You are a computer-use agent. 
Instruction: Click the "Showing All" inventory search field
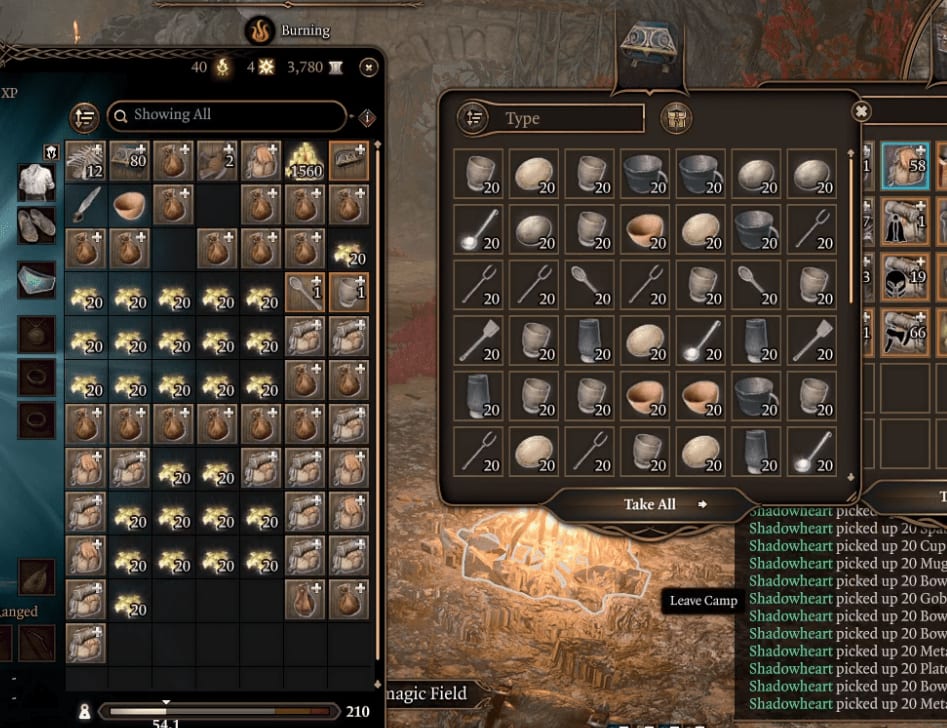pos(228,116)
